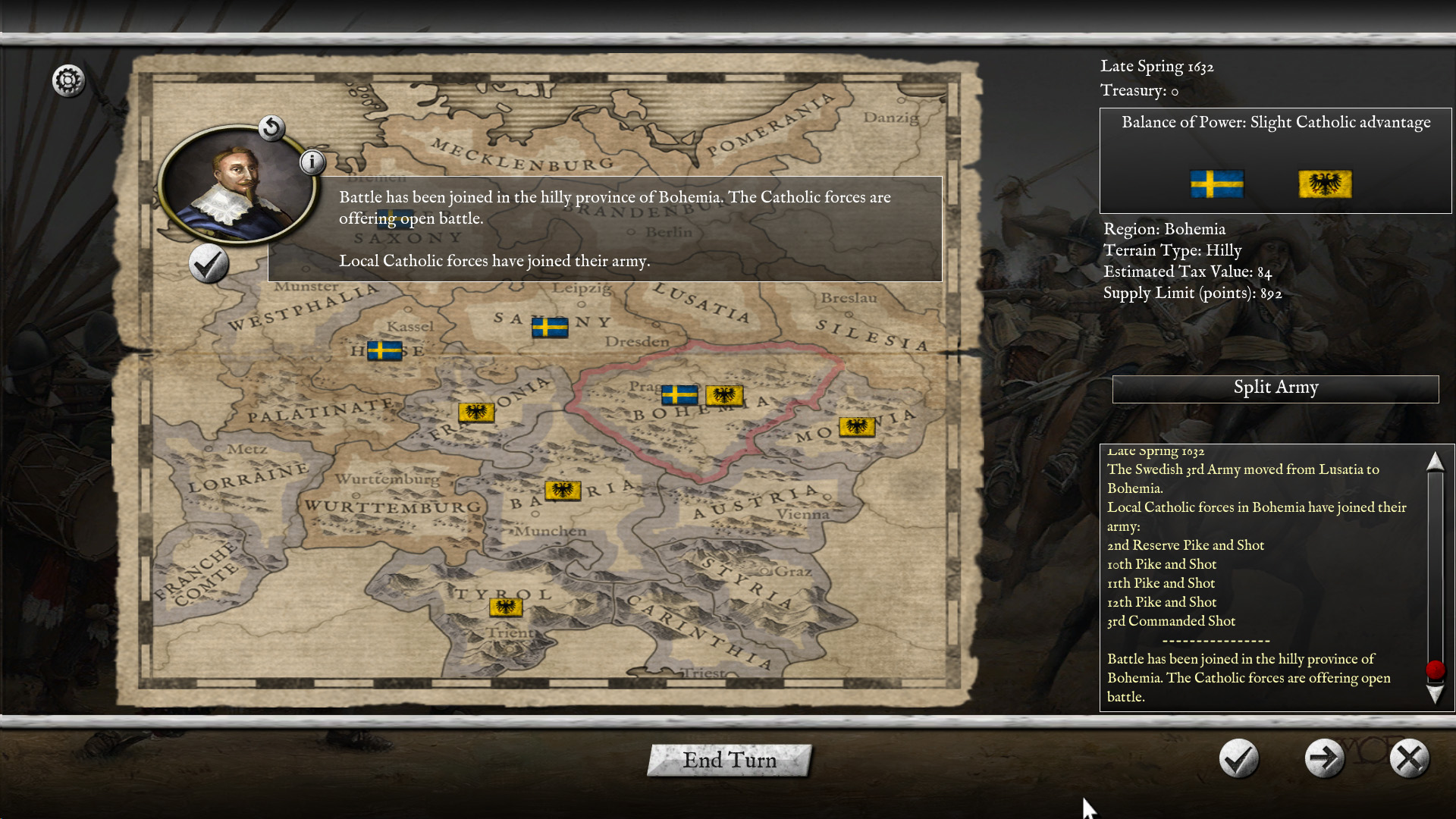Dismiss using the X button at bottom right
The width and height of the screenshot is (1456, 819).
click(1409, 758)
